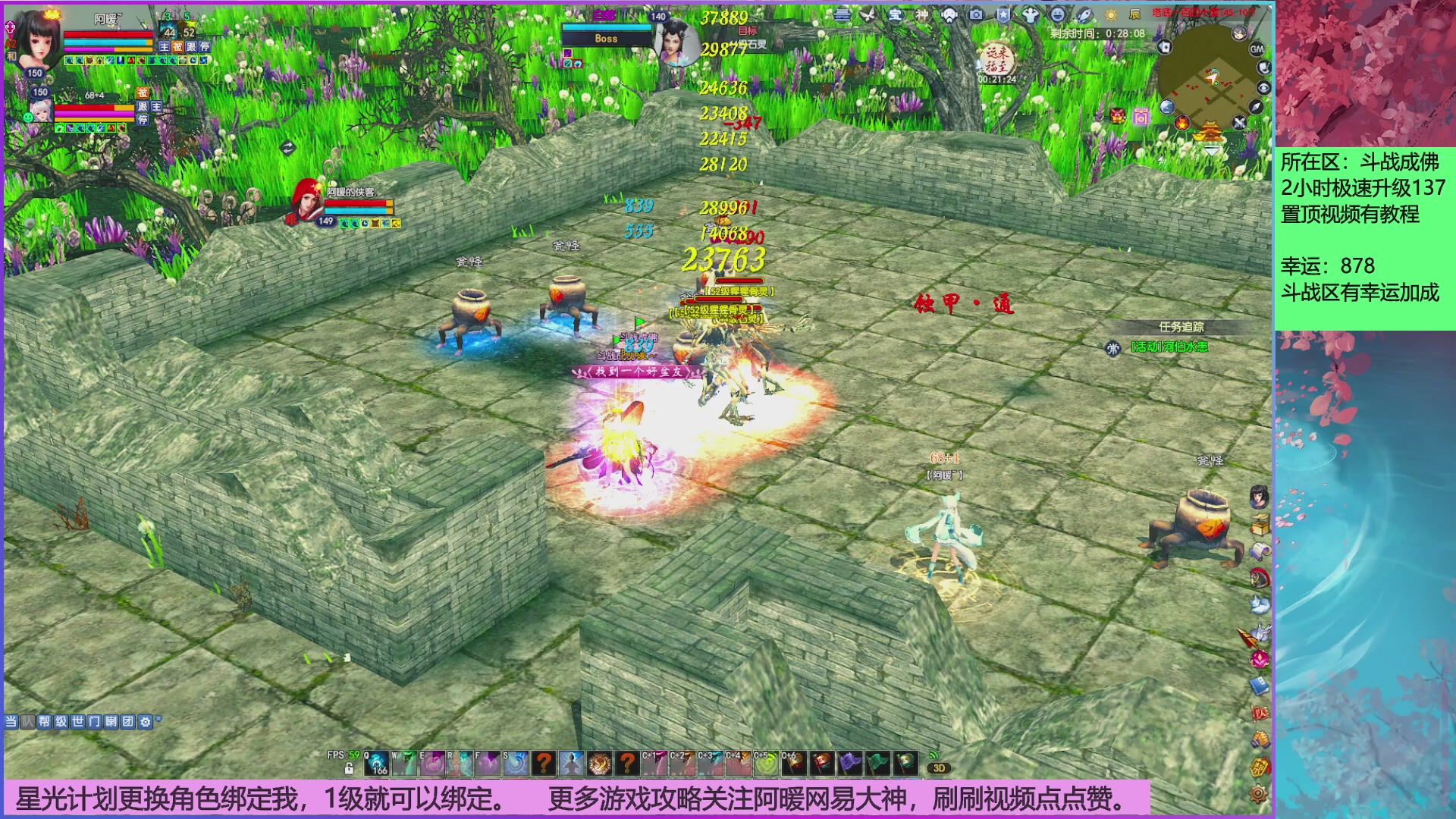Open the treasure (宝) panel icon
The height and width of the screenshot is (819, 1456).
pyautogui.click(x=896, y=15)
